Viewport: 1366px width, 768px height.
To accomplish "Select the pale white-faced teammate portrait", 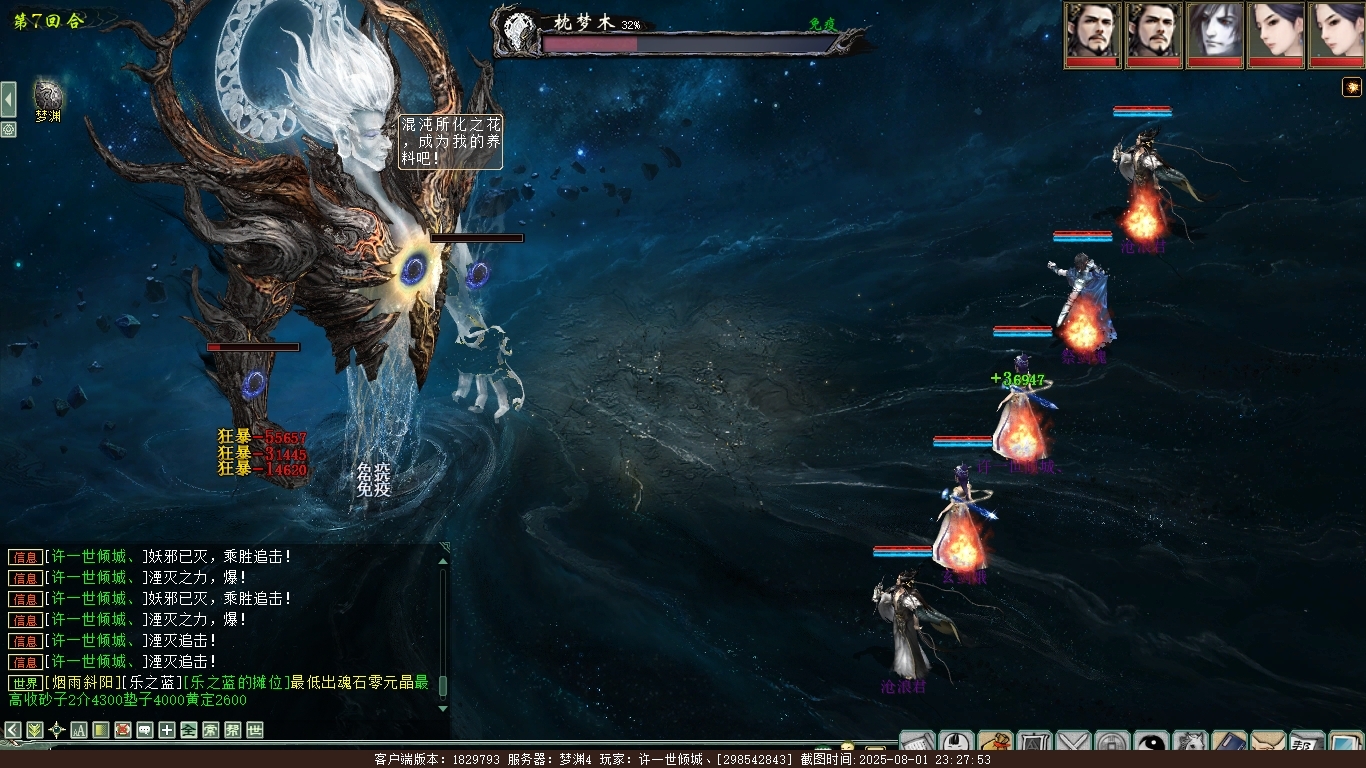I will [x=1215, y=35].
